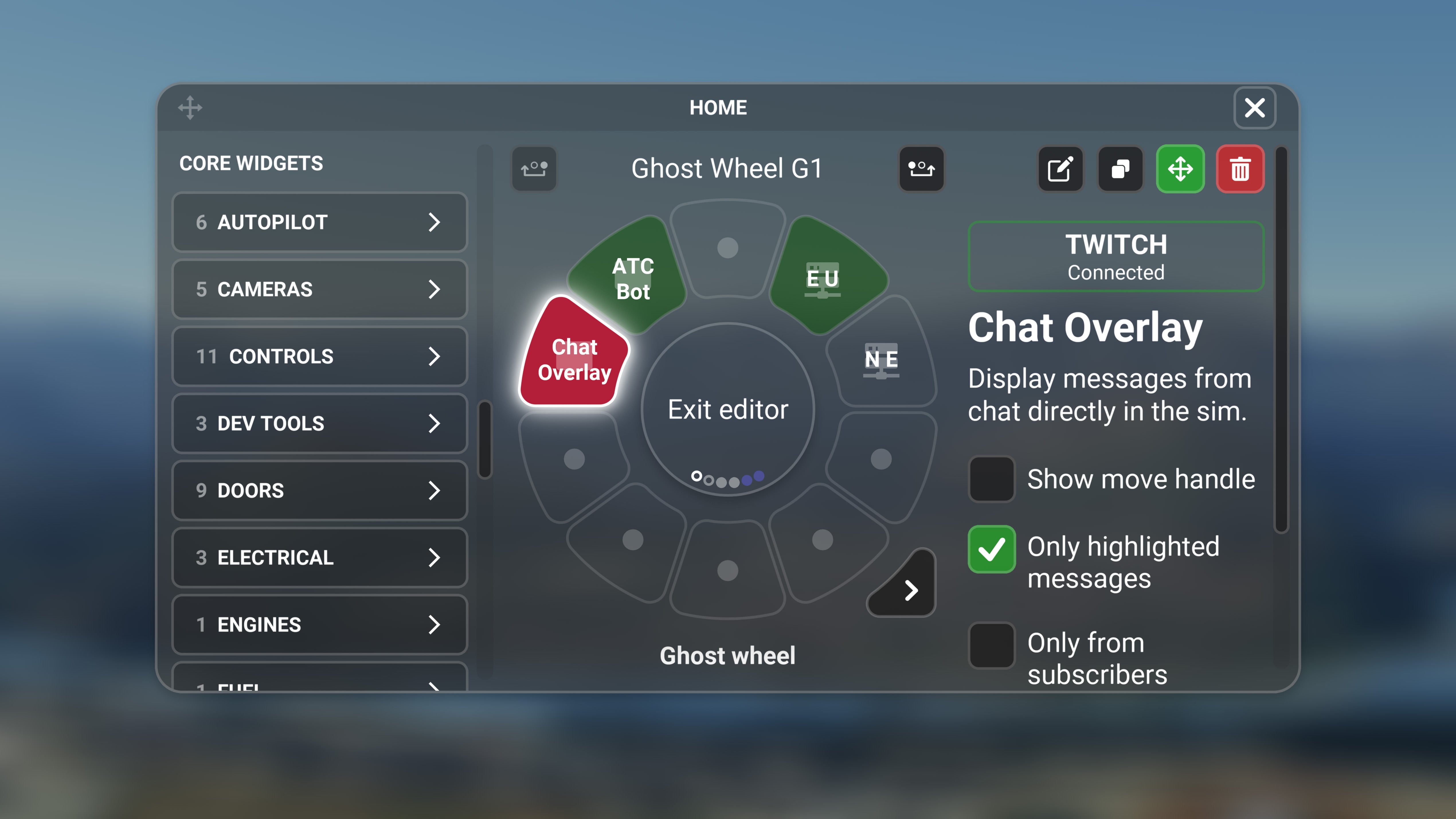Show the Doors widgets

[319, 490]
